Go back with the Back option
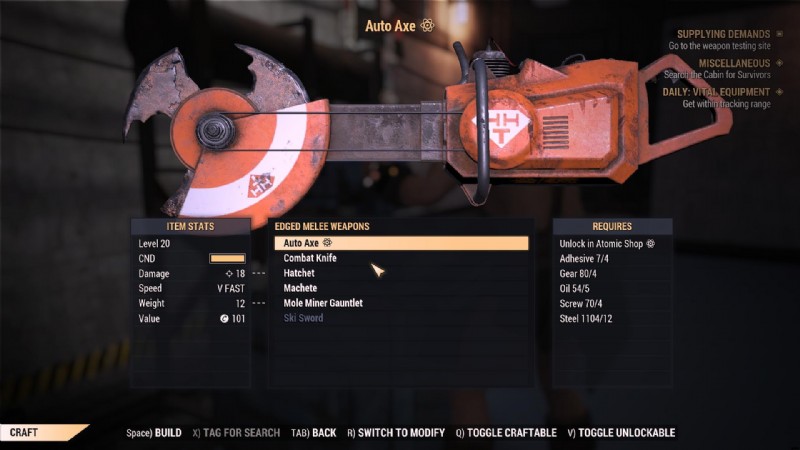 pyautogui.click(x=315, y=433)
